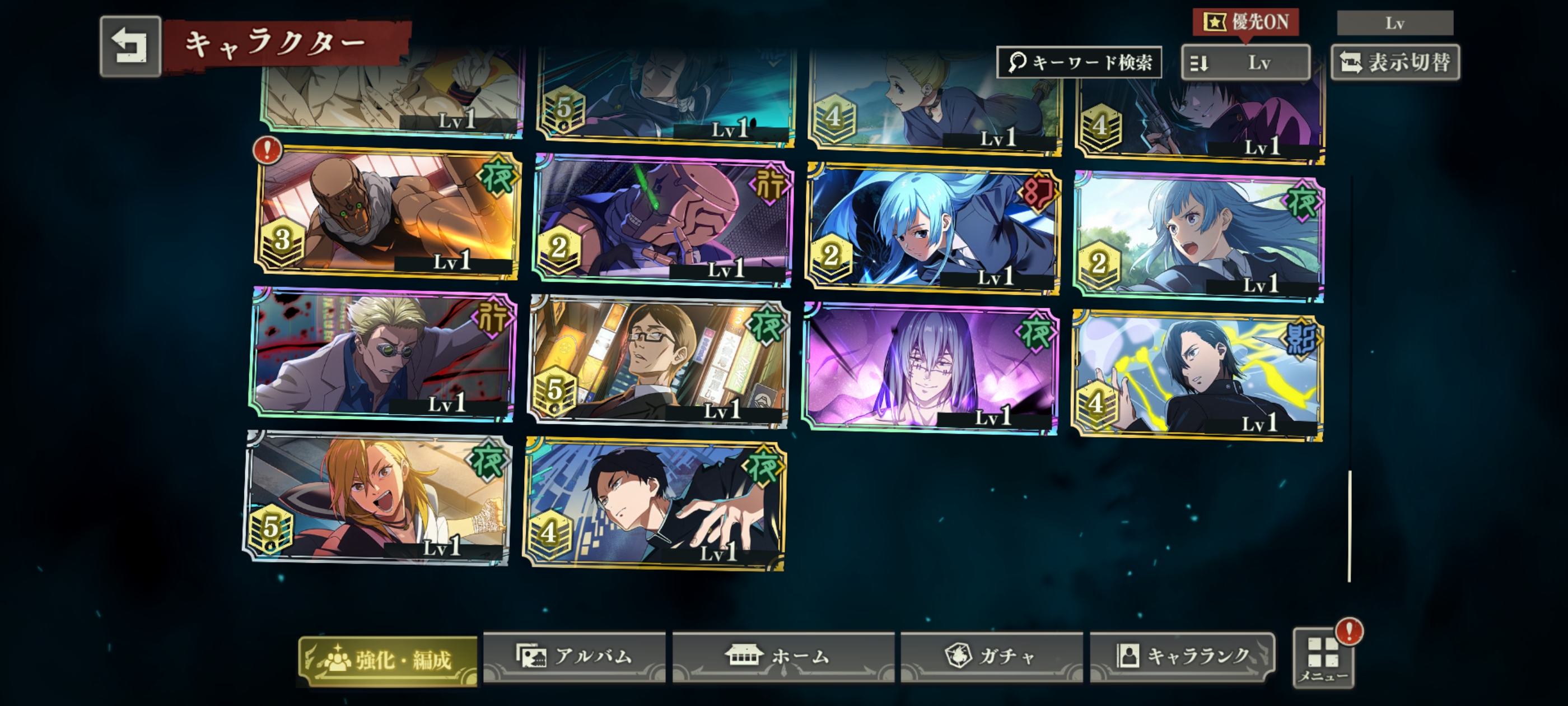Go to the ホーム home screen
This screenshot has width=1568, height=706.
(x=783, y=657)
